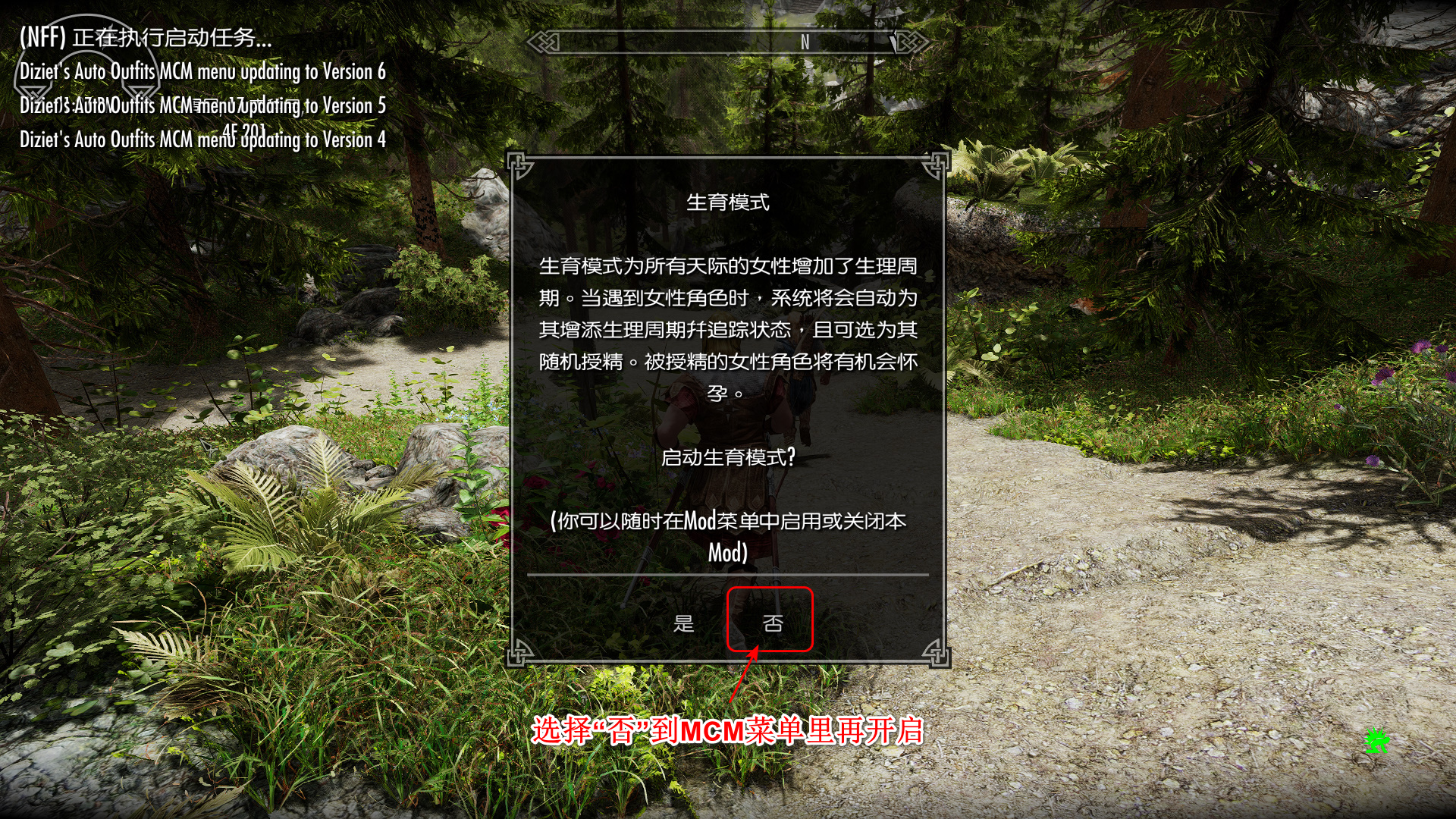Click the Version 4 MCM update message
1456x819 pixels.
[x=202, y=139]
